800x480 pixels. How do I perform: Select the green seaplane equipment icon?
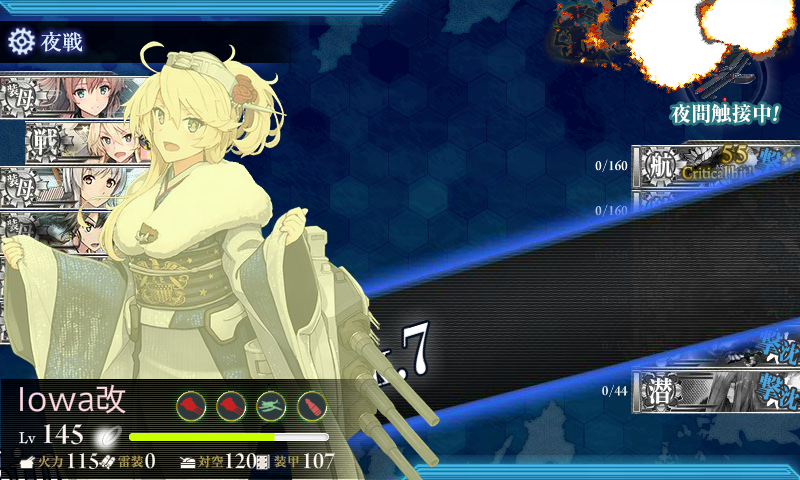pyautogui.click(x=271, y=405)
